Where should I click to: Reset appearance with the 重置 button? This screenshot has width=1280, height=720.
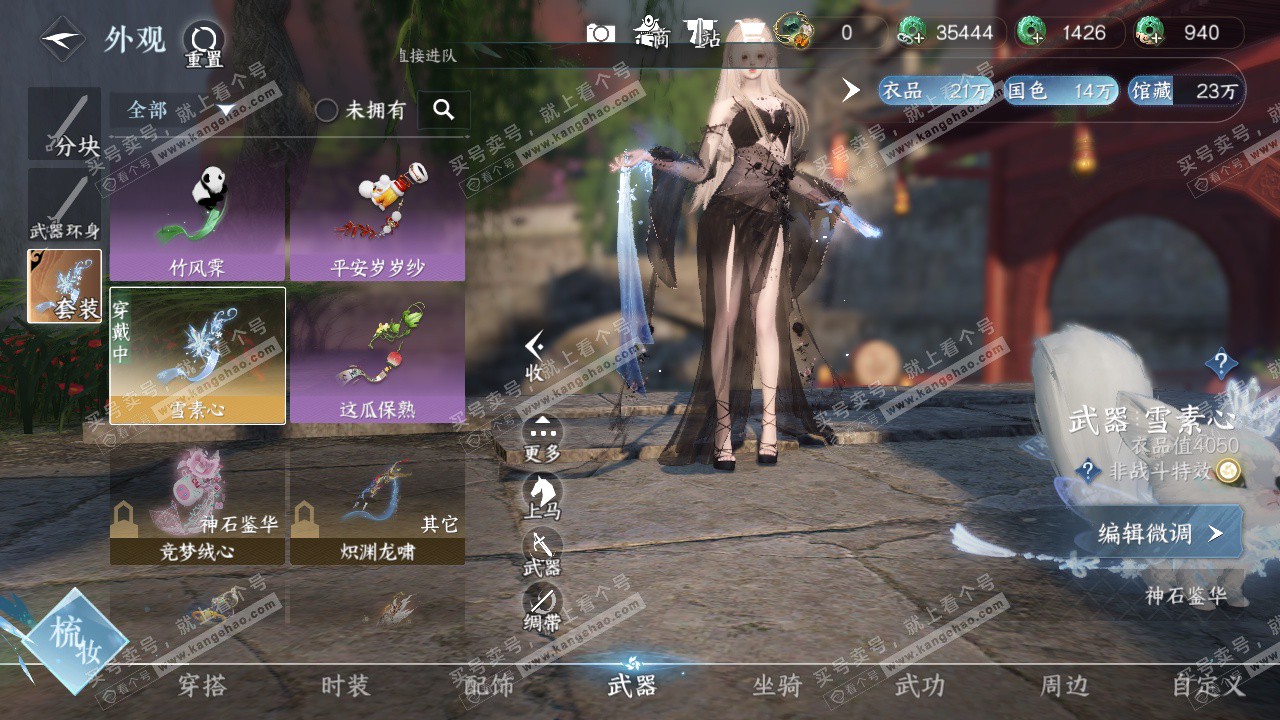(204, 44)
